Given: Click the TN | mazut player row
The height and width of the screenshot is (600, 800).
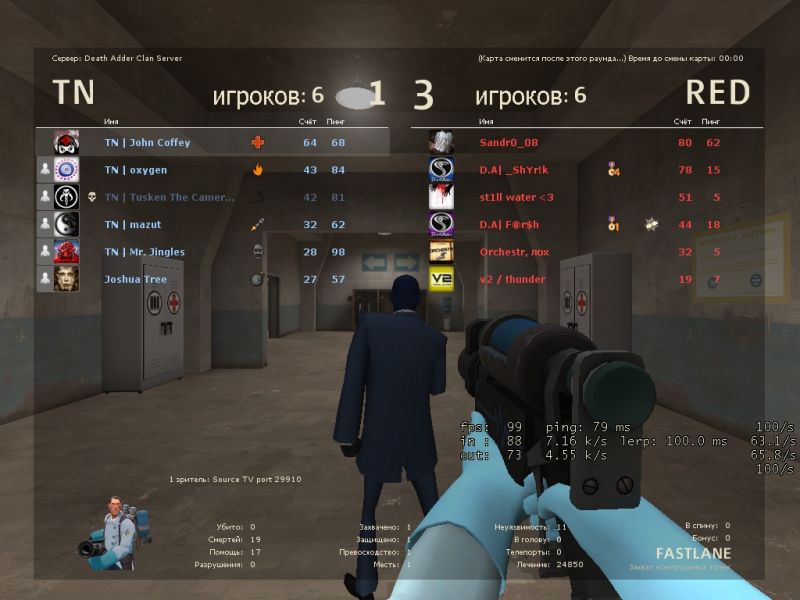Looking at the screenshot, I should point(132,224).
